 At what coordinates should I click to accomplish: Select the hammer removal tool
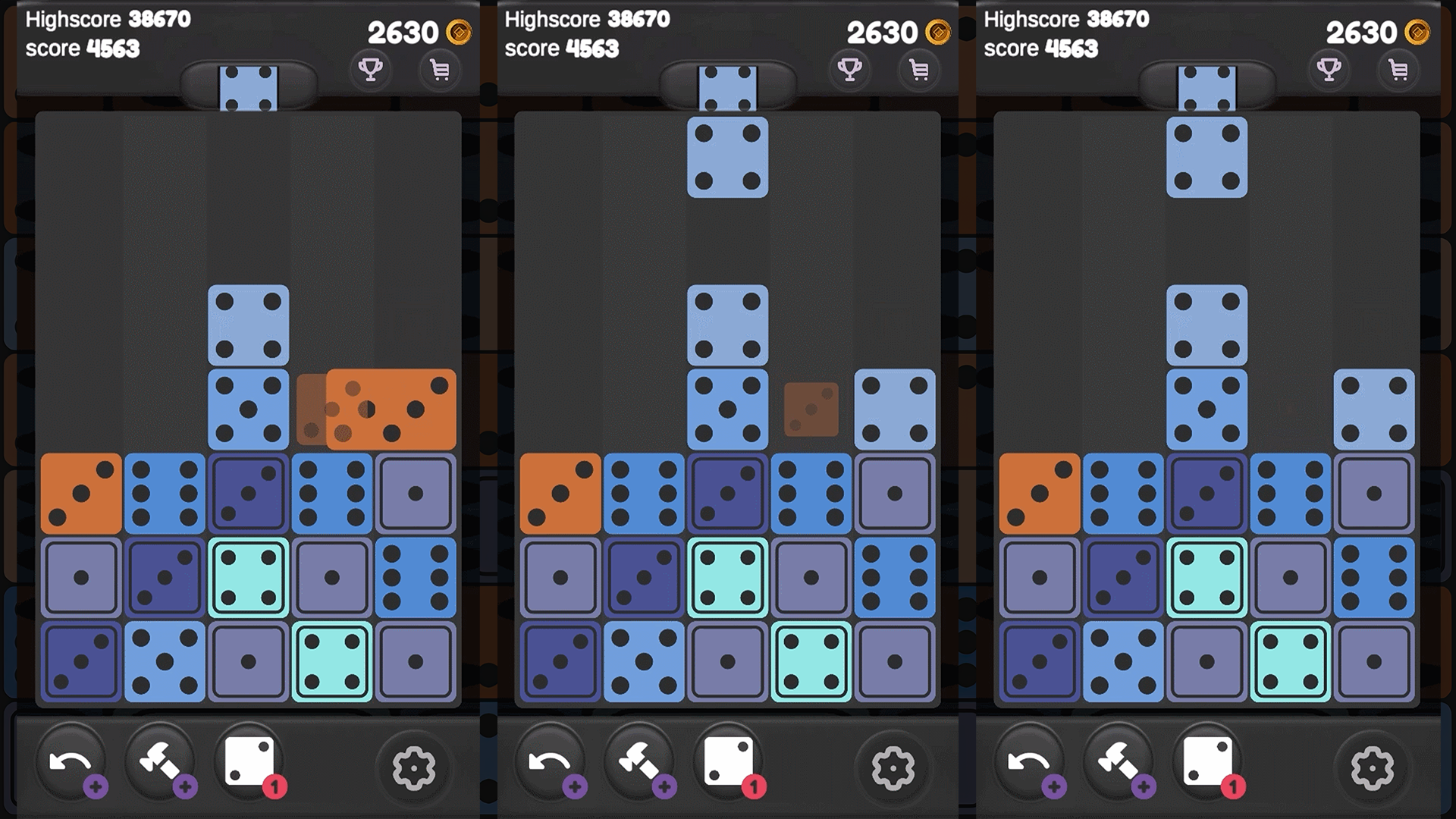(162, 762)
